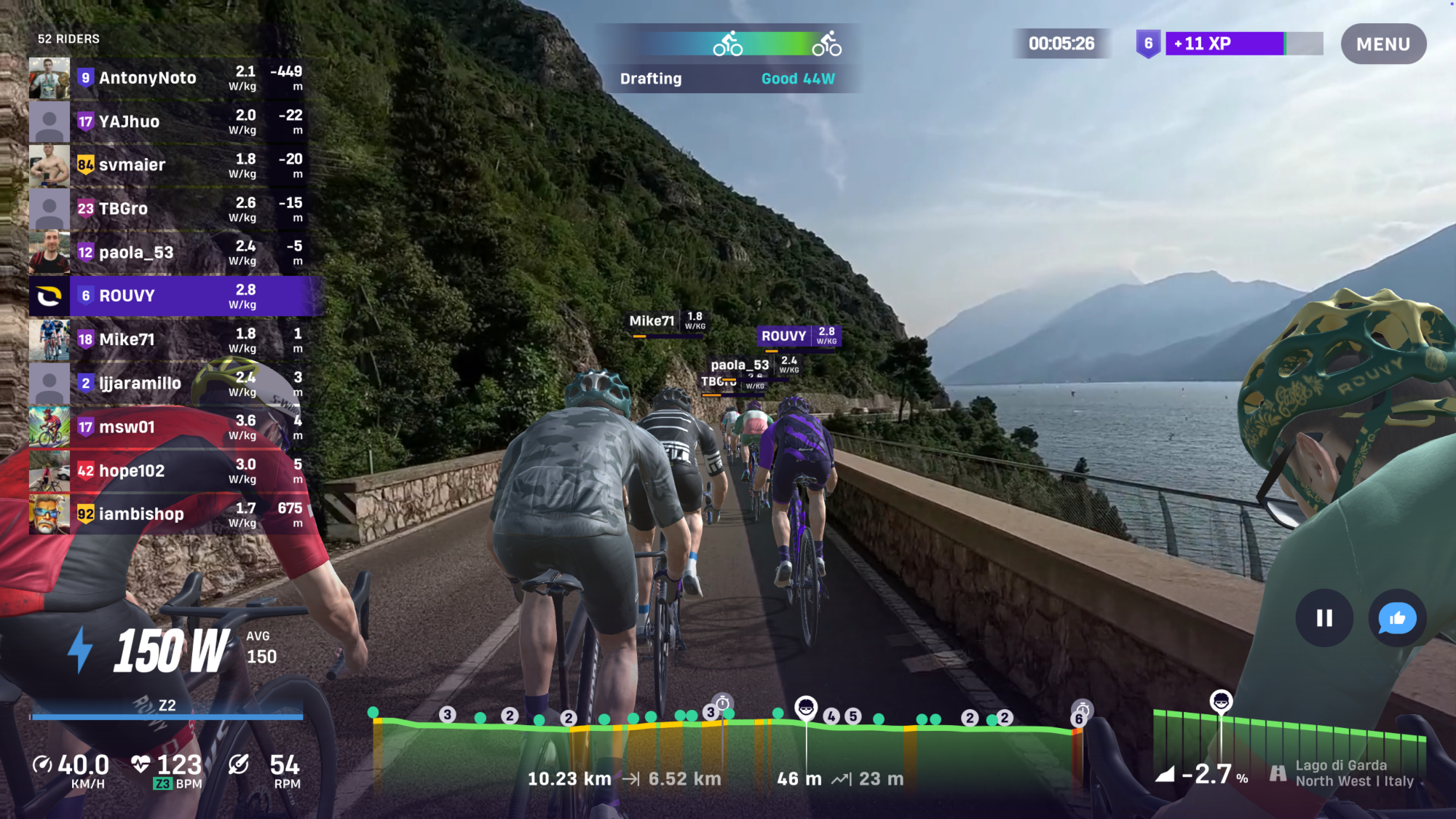Click the helmet rider-position marker on the route profile

[807, 708]
